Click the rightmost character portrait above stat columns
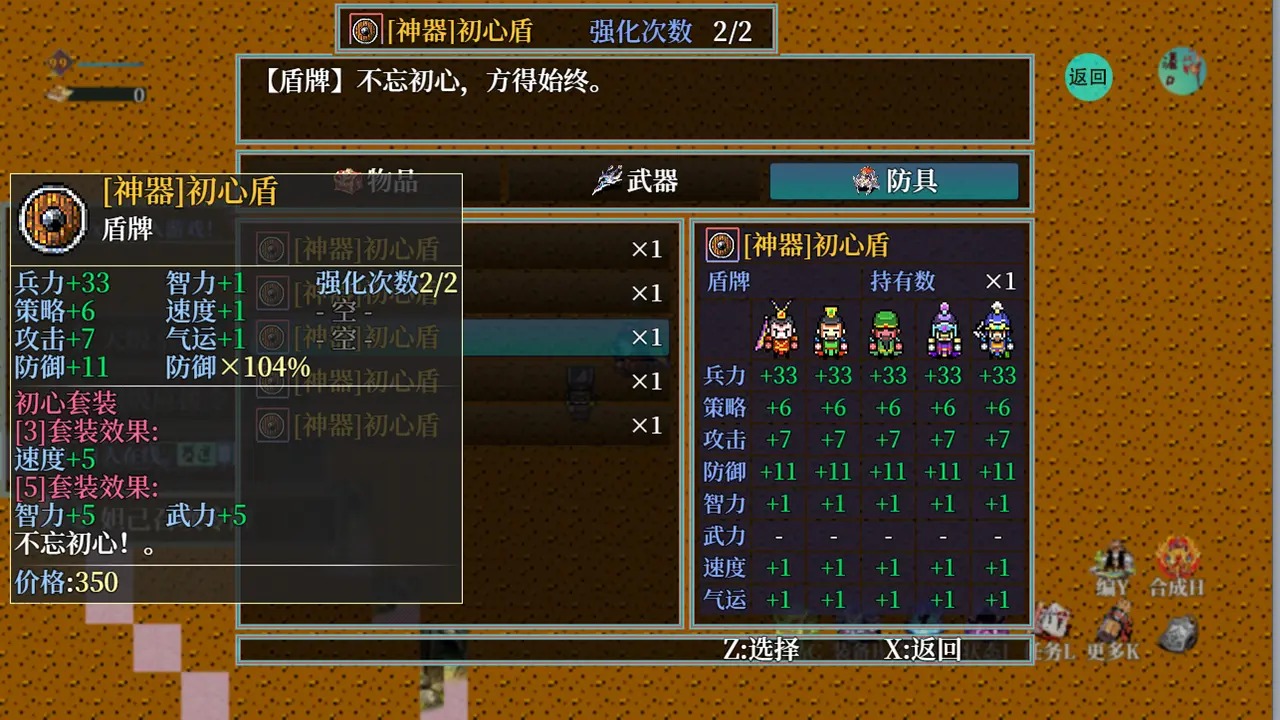The height and width of the screenshot is (720, 1280). [997, 330]
